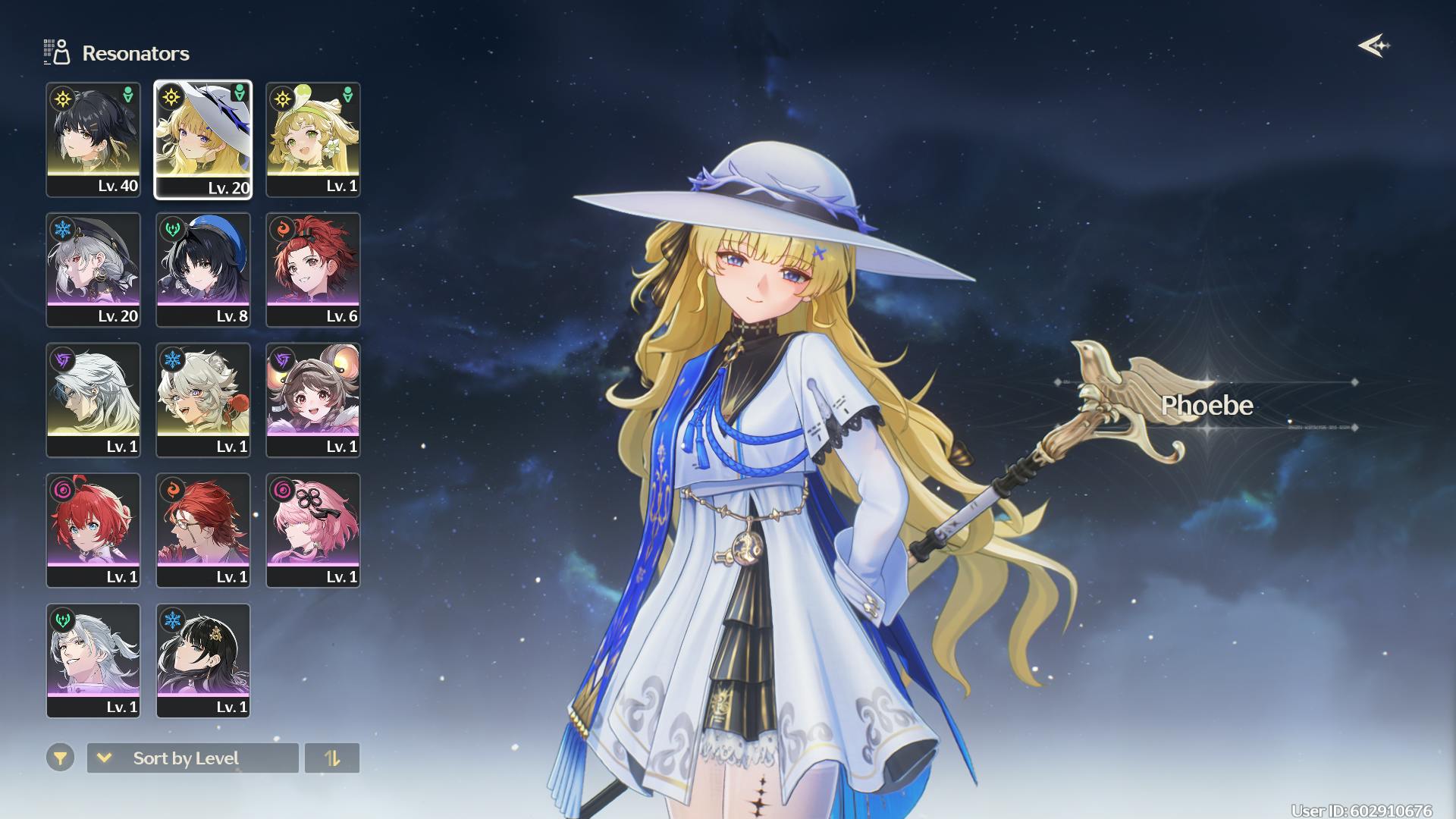Choose the white-haired male profile resonator

pyautogui.click(x=93, y=400)
